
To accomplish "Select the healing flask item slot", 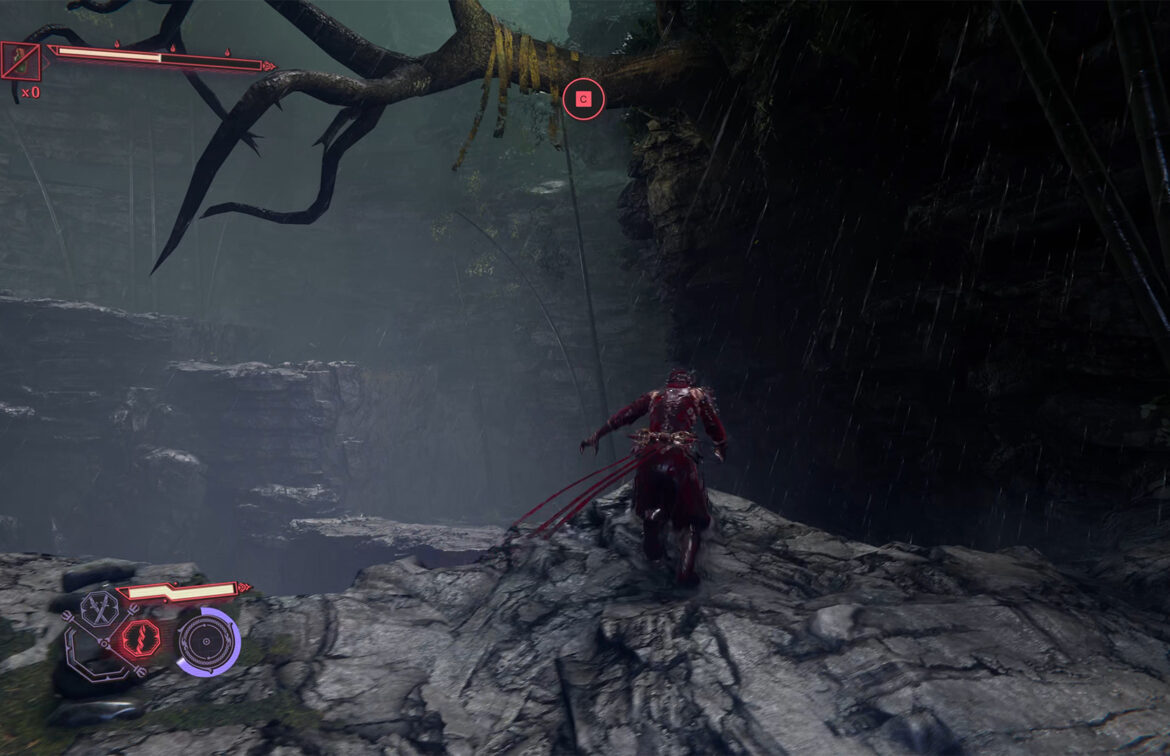I will 20,62.
